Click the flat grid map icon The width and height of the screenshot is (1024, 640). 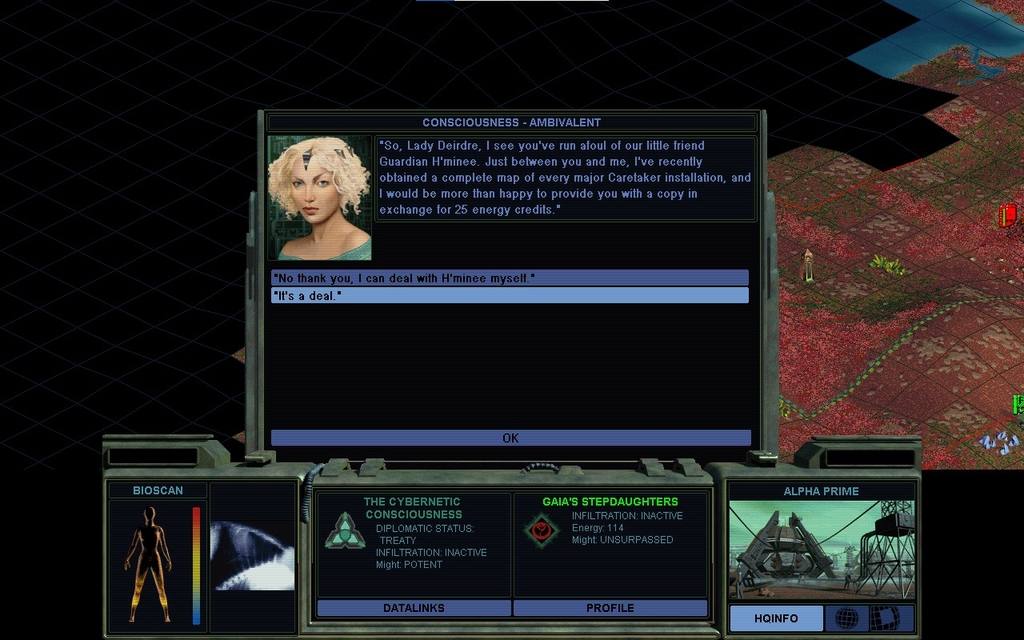point(883,618)
